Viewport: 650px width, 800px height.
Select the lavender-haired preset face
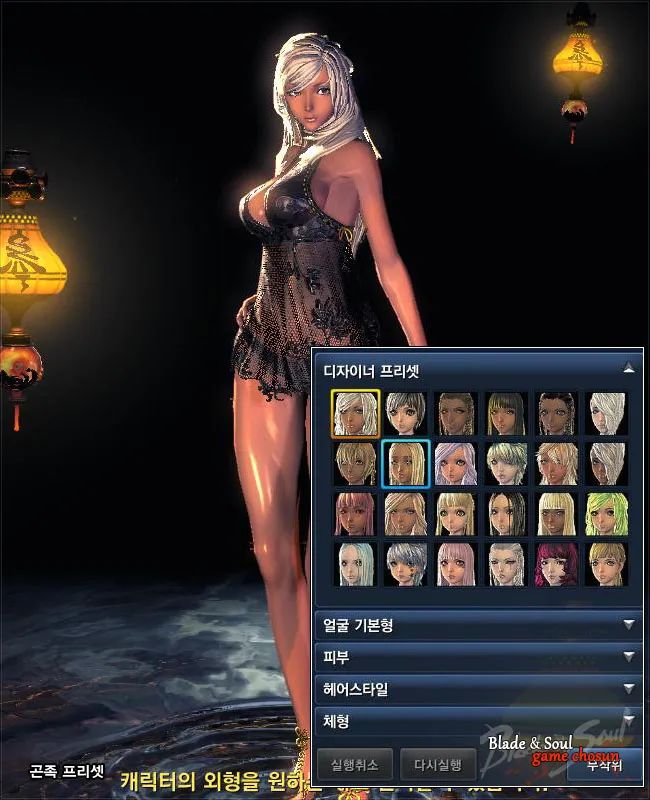456,463
